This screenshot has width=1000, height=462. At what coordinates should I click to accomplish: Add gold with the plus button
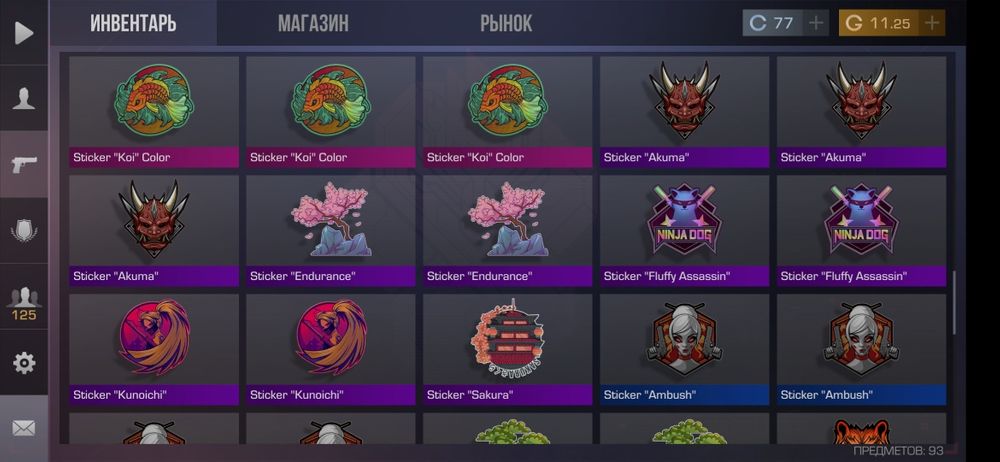[932, 23]
